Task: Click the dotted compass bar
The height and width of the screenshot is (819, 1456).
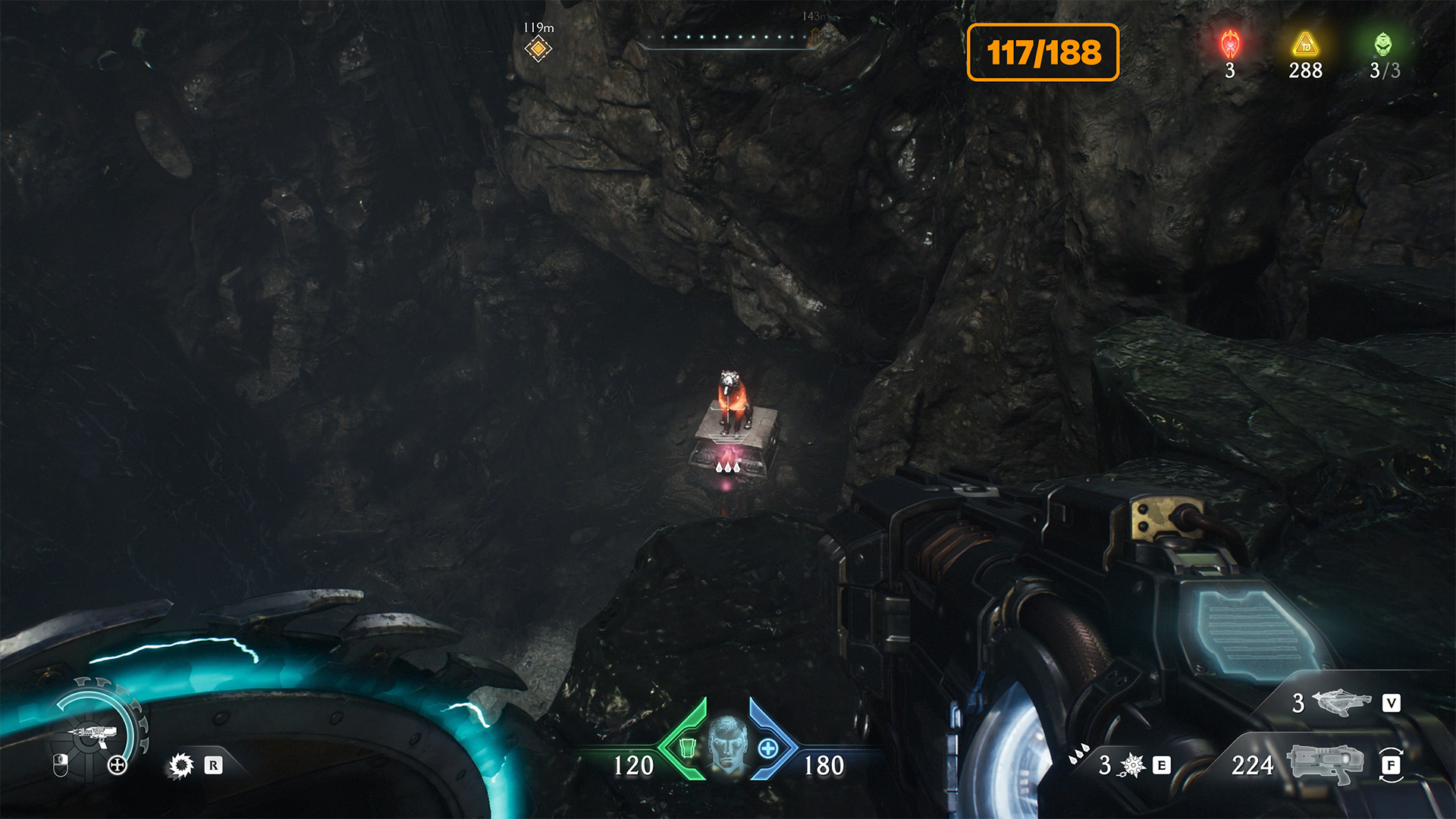Action: coord(728,38)
